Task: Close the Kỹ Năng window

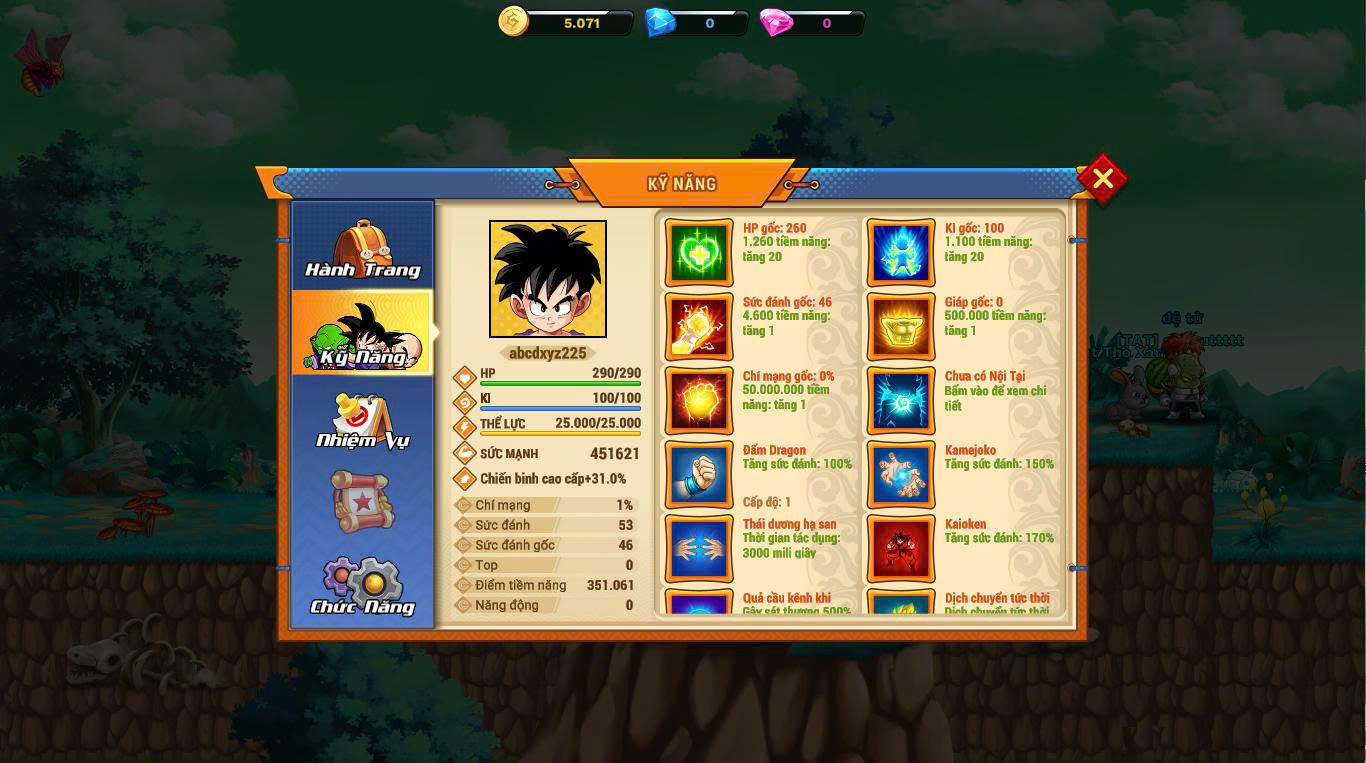Action: (x=1102, y=179)
